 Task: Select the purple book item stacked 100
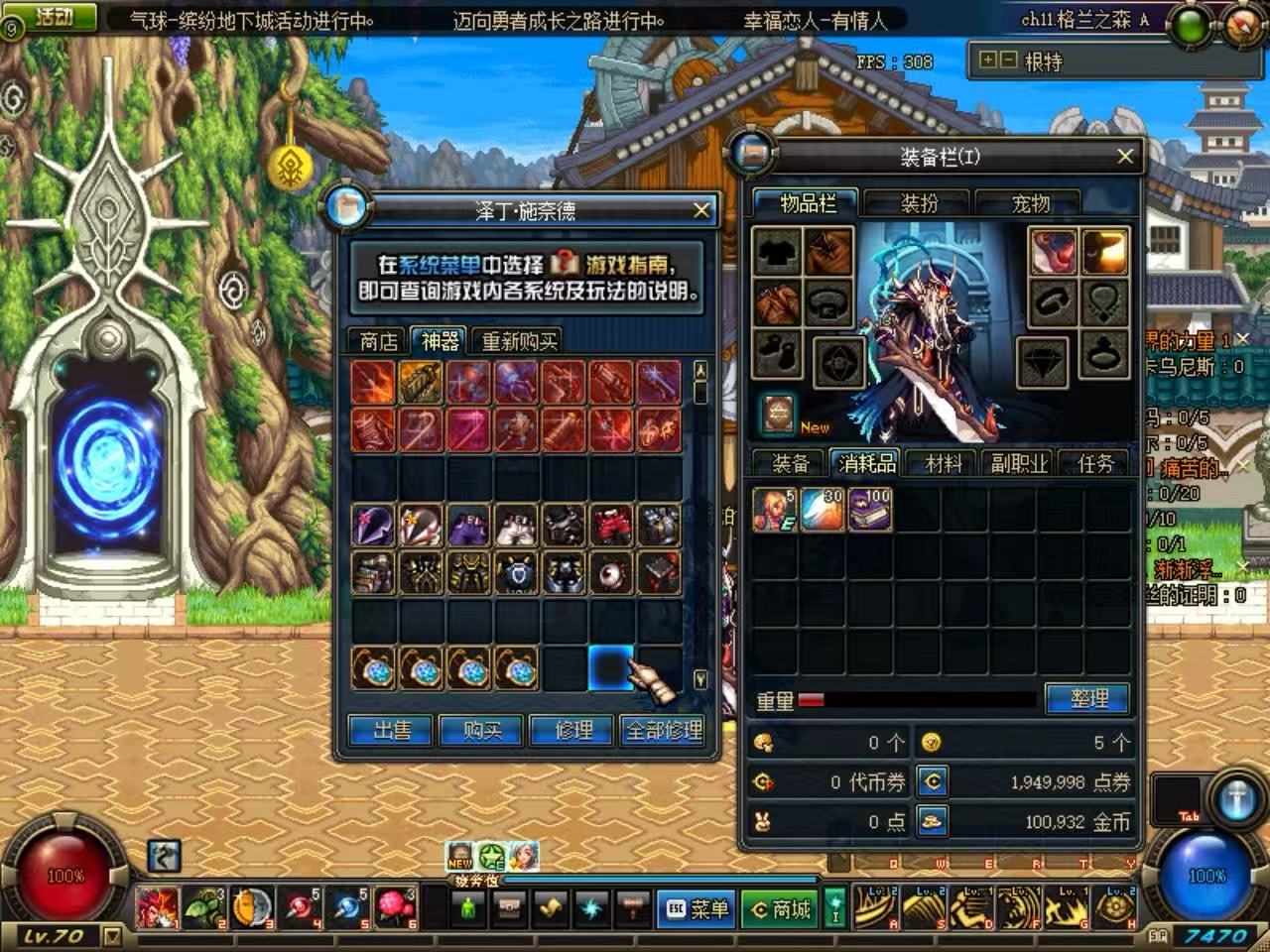(869, 510)
